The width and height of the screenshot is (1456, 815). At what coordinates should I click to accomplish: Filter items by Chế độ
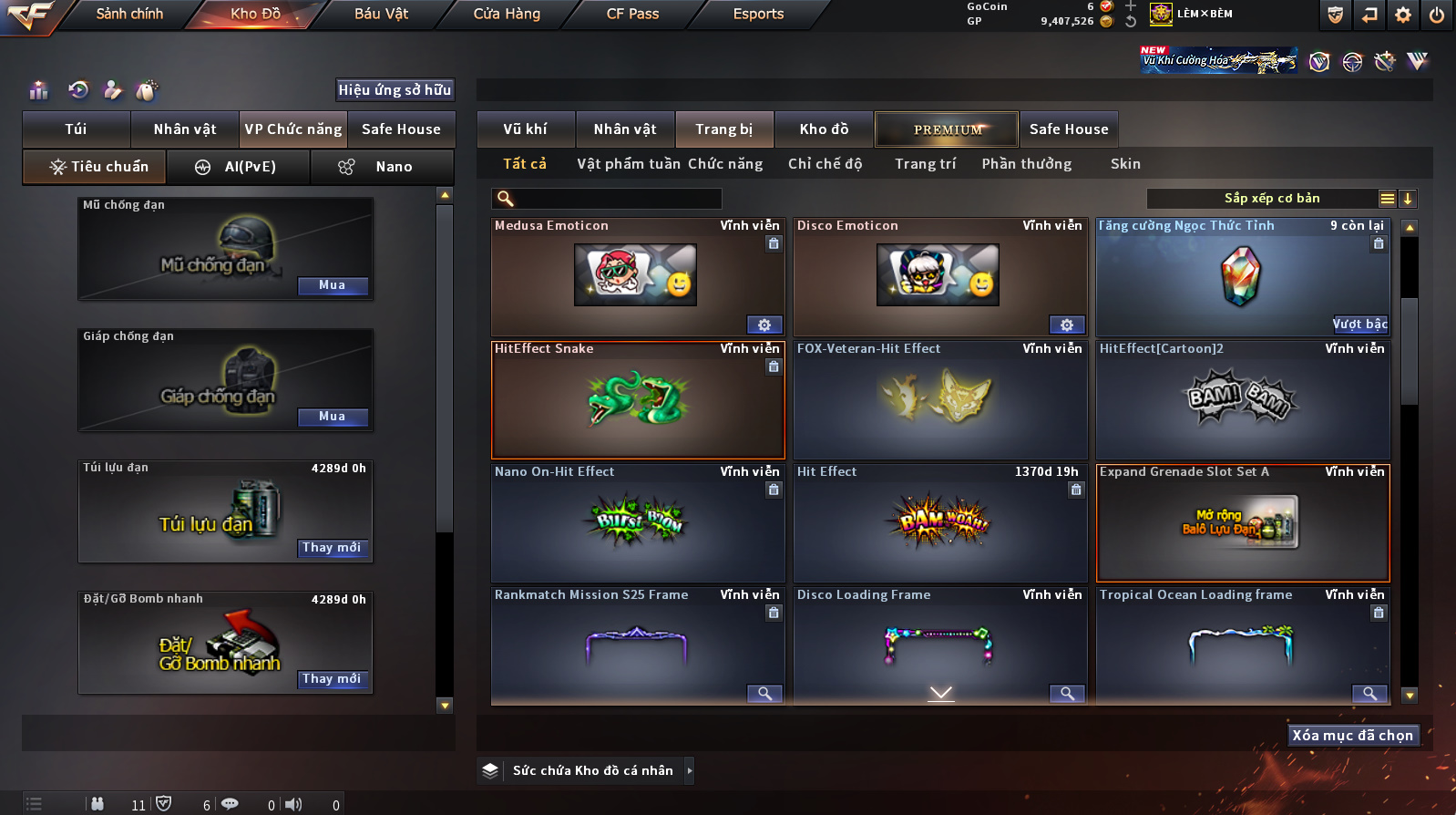[x=825, y=164]
